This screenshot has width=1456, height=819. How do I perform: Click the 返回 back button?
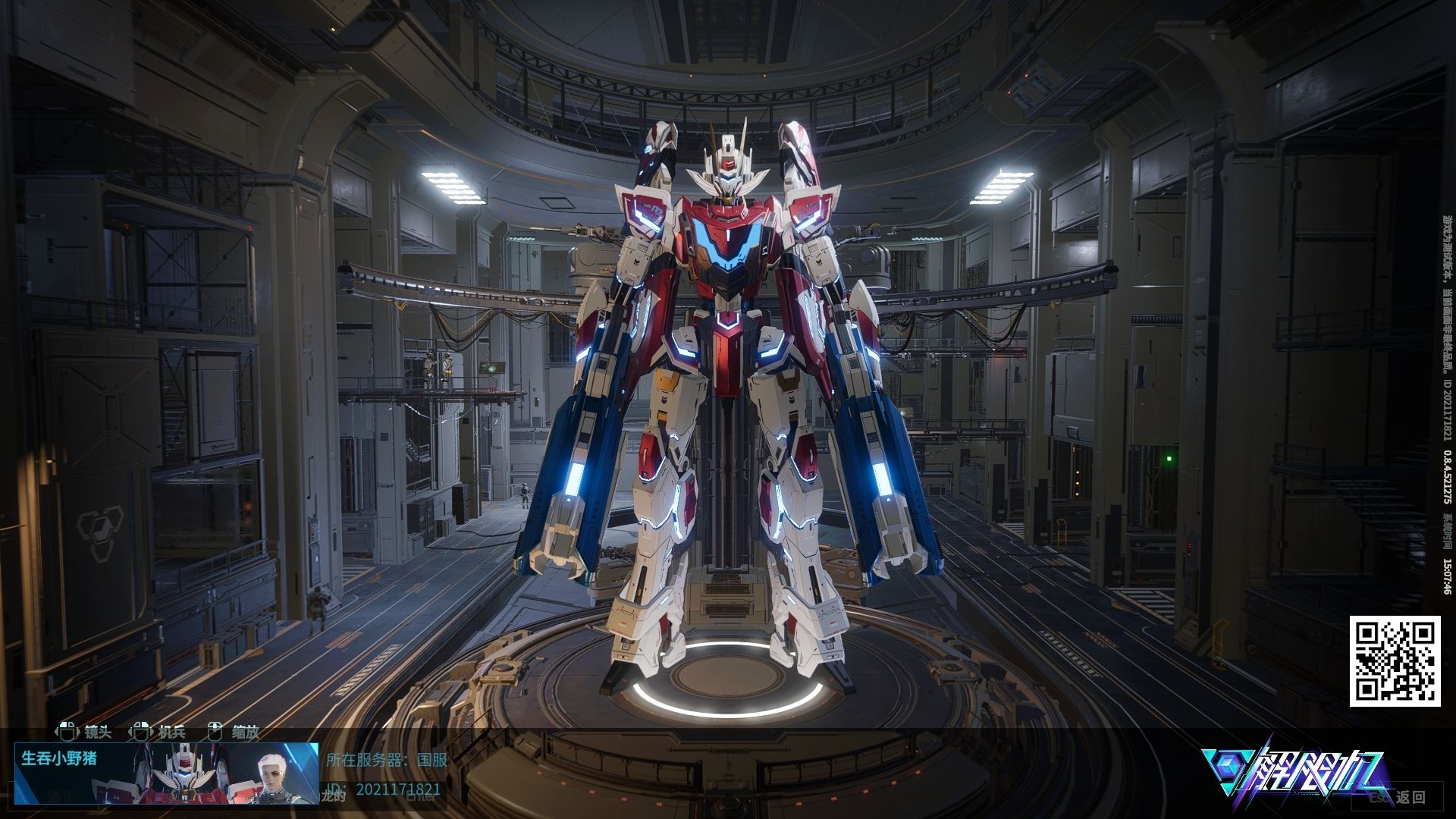(x=1410, y=797)
